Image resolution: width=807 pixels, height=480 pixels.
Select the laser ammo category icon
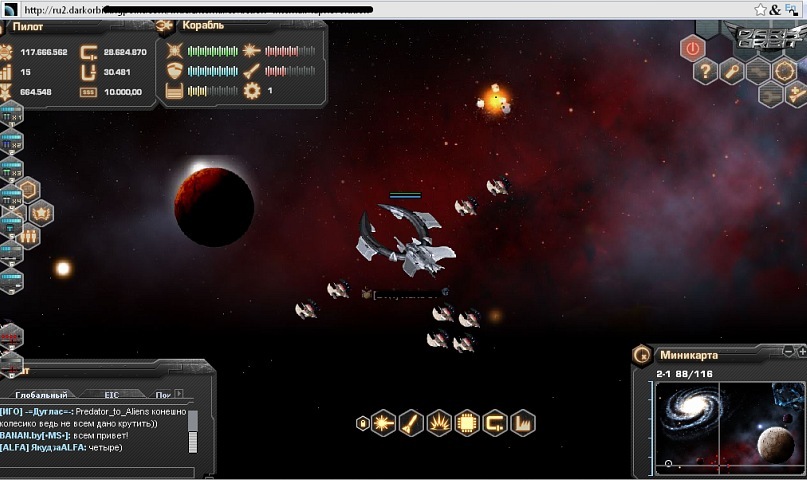384,424
